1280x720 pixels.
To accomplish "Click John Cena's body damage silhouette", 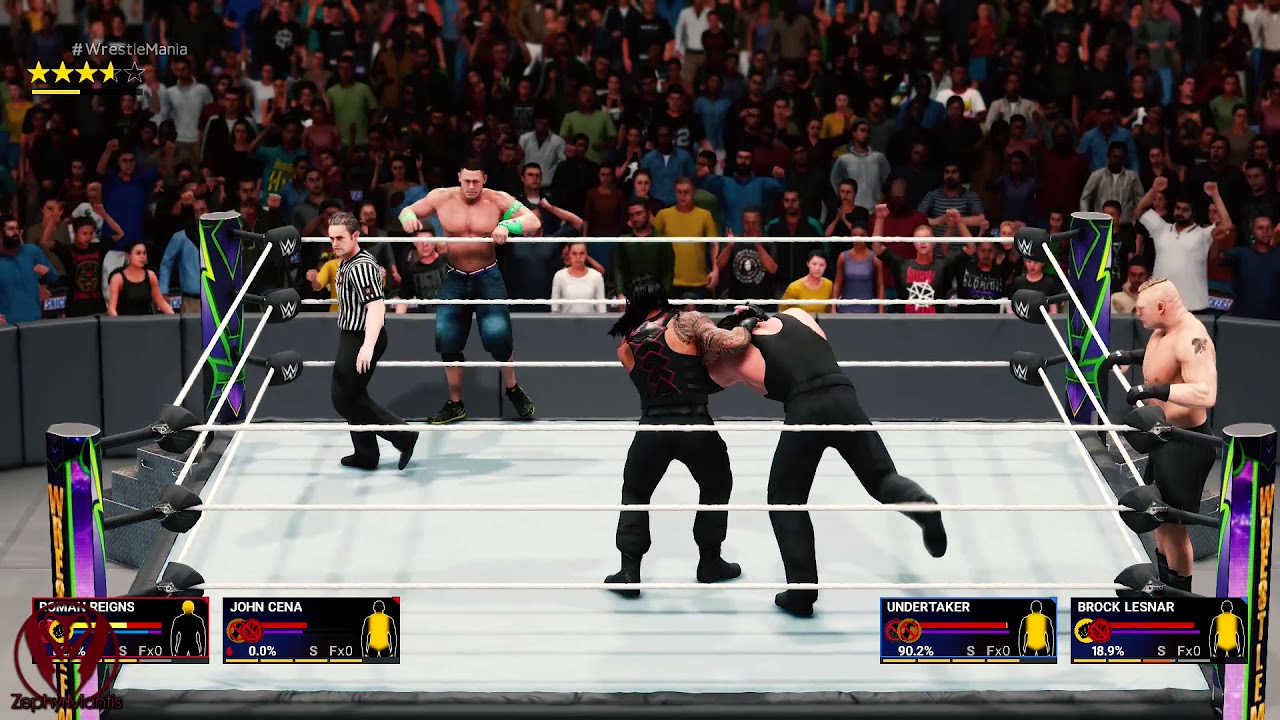I will (x=379, y=632).
